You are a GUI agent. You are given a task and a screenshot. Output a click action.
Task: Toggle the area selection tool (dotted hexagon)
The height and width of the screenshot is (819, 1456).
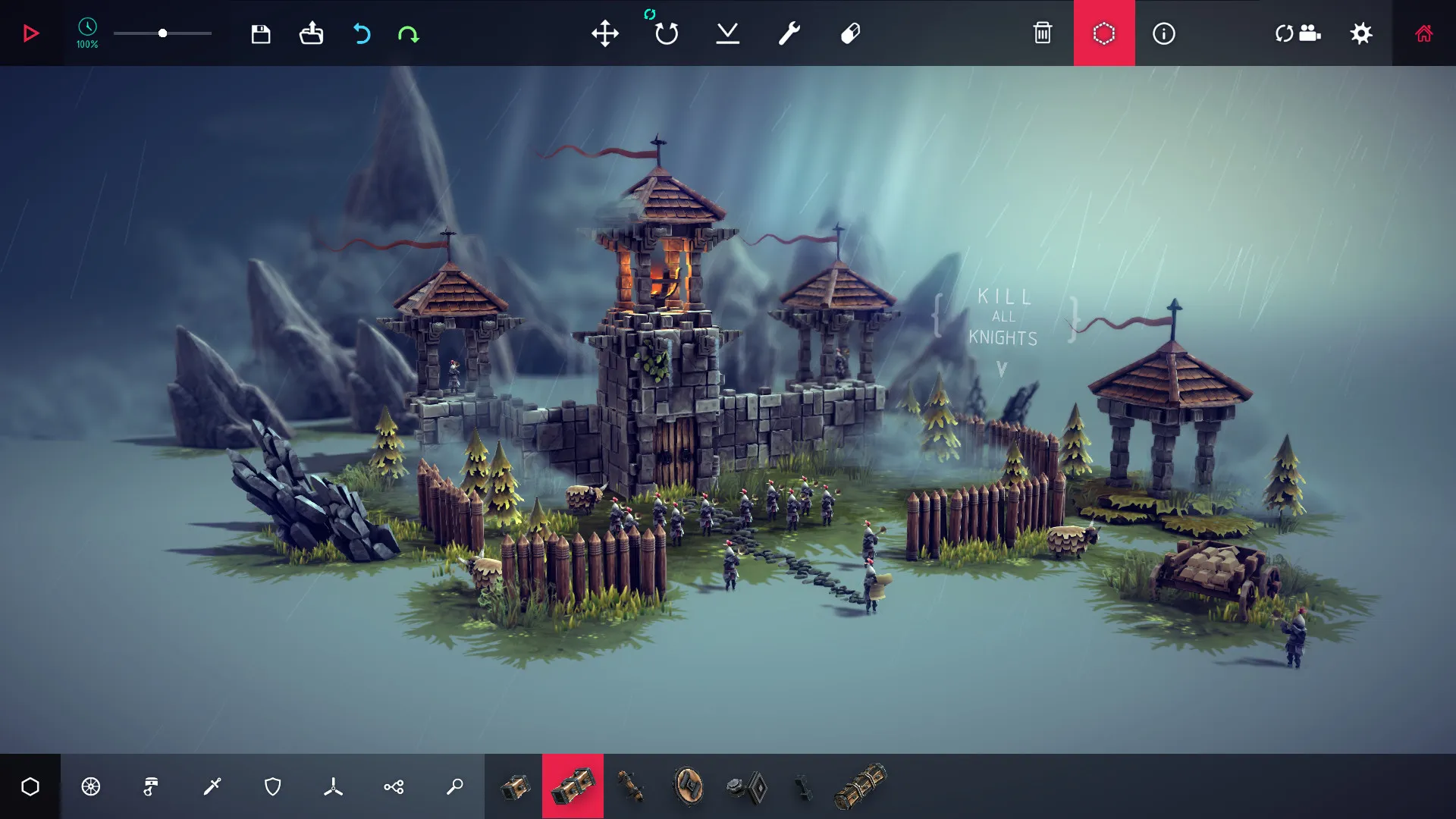pos(1104,33)
